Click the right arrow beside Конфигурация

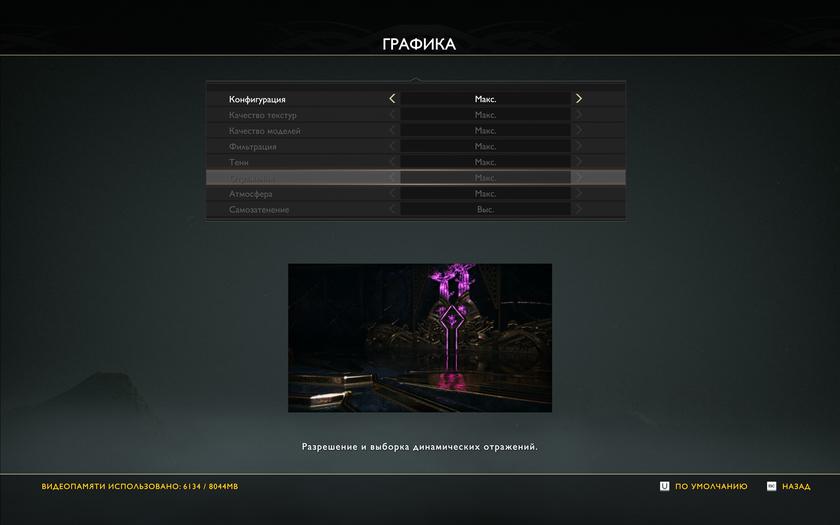[578, 99]
